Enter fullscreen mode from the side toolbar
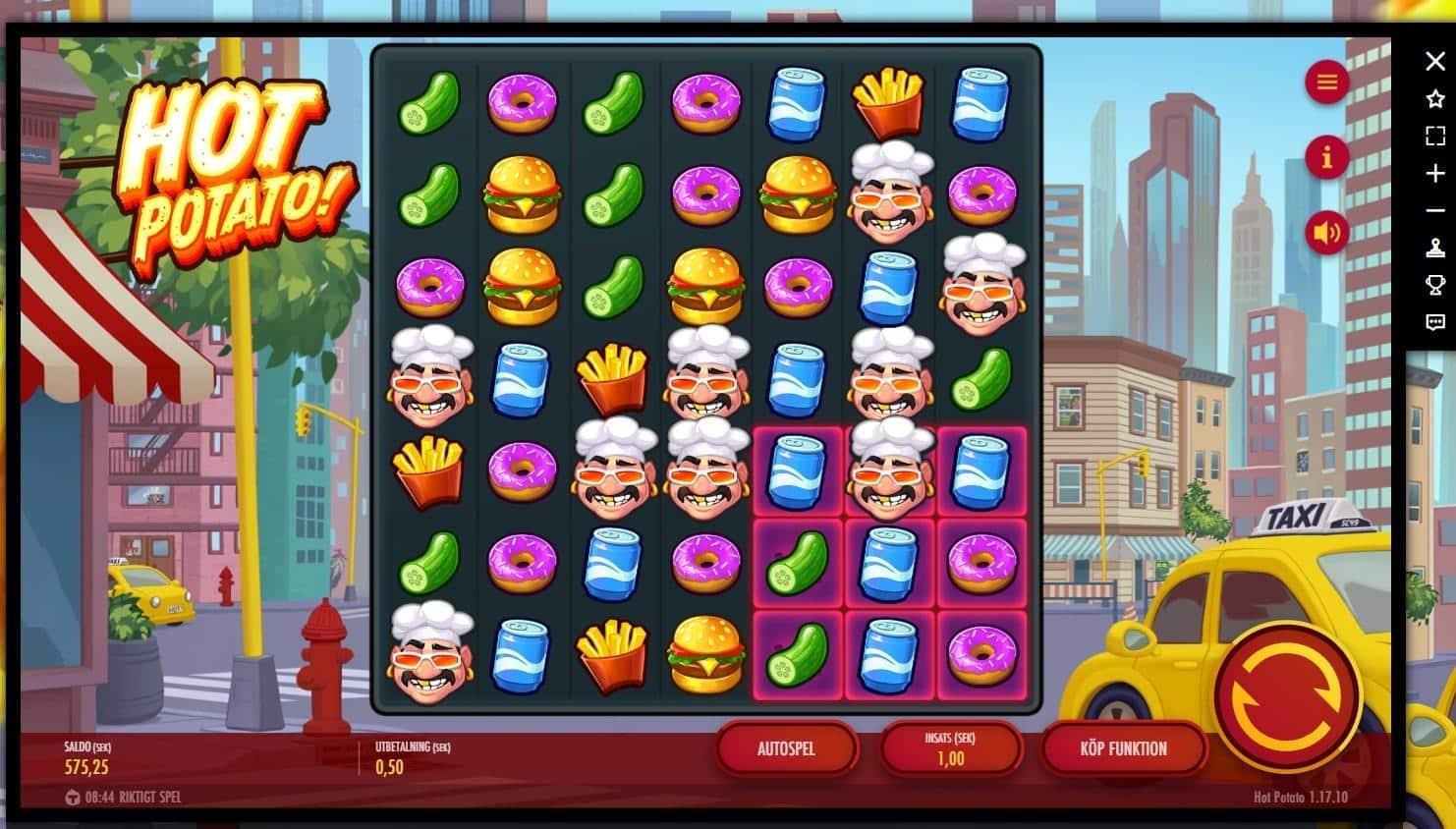1456x829 pixels. (x=1434, y=136)
